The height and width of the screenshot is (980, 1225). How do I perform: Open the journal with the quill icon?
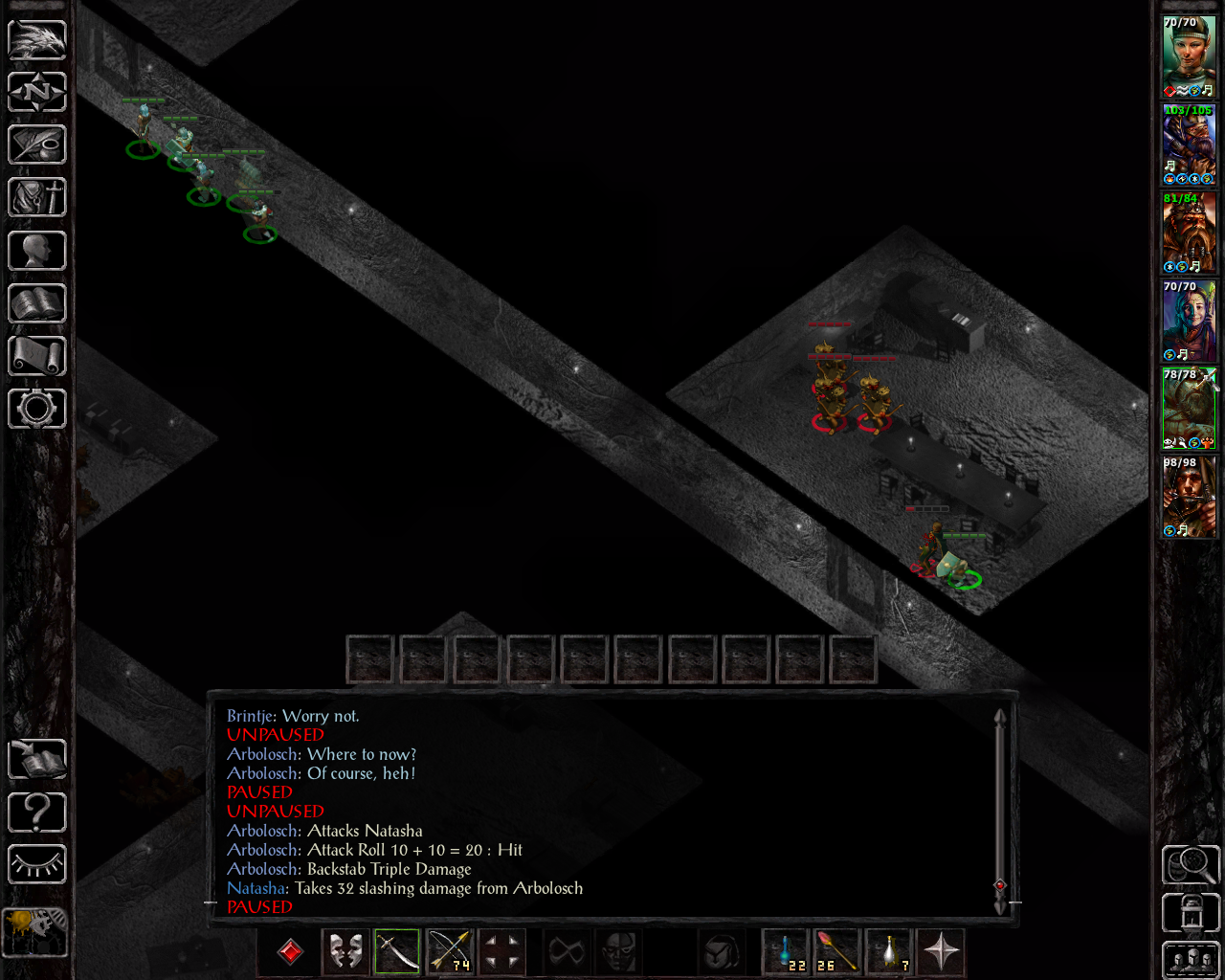coord(37,145)
